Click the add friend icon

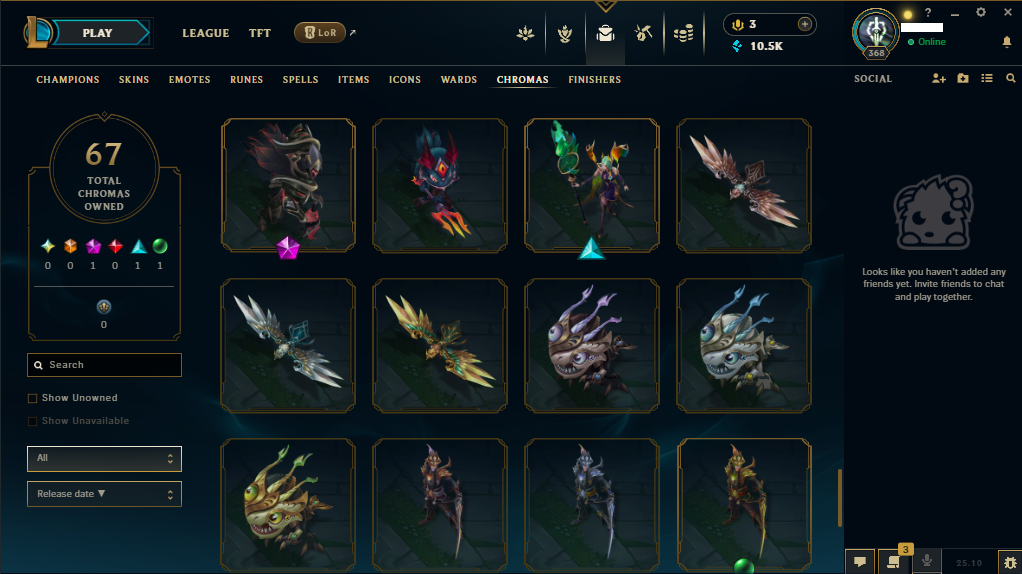tap(938, 79)
